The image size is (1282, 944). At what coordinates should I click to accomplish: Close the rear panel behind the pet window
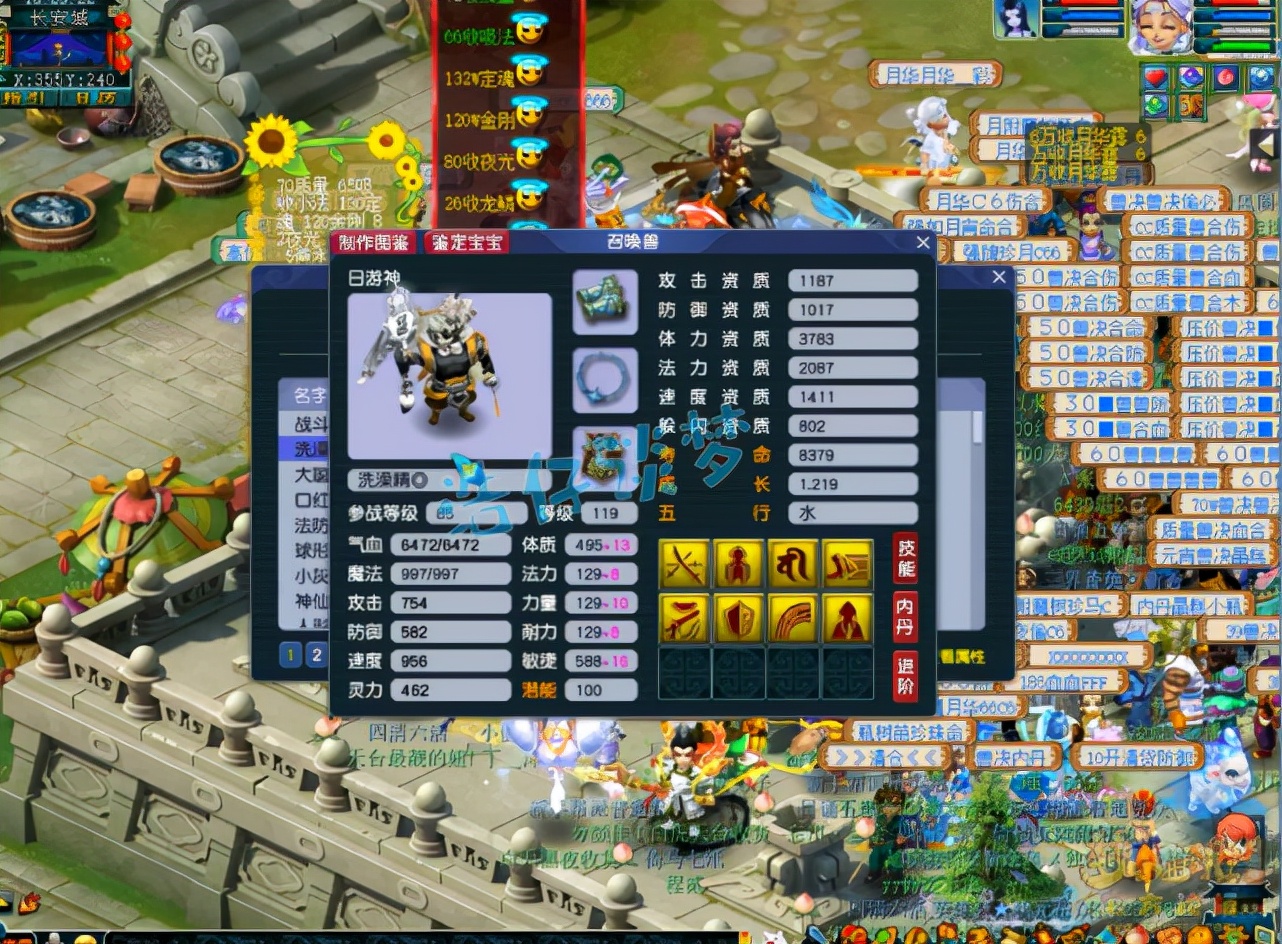[999, 277]
